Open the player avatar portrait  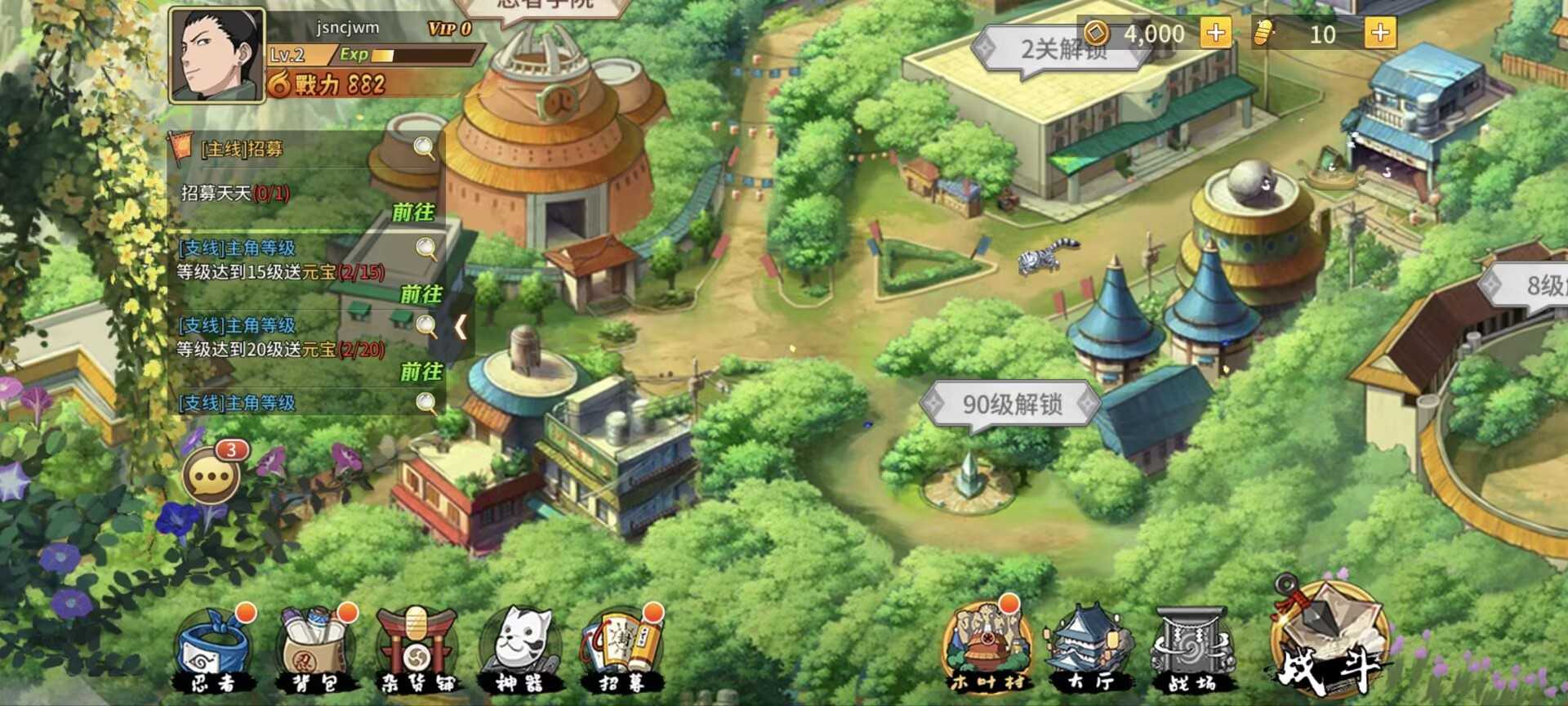tap(216, 55)
